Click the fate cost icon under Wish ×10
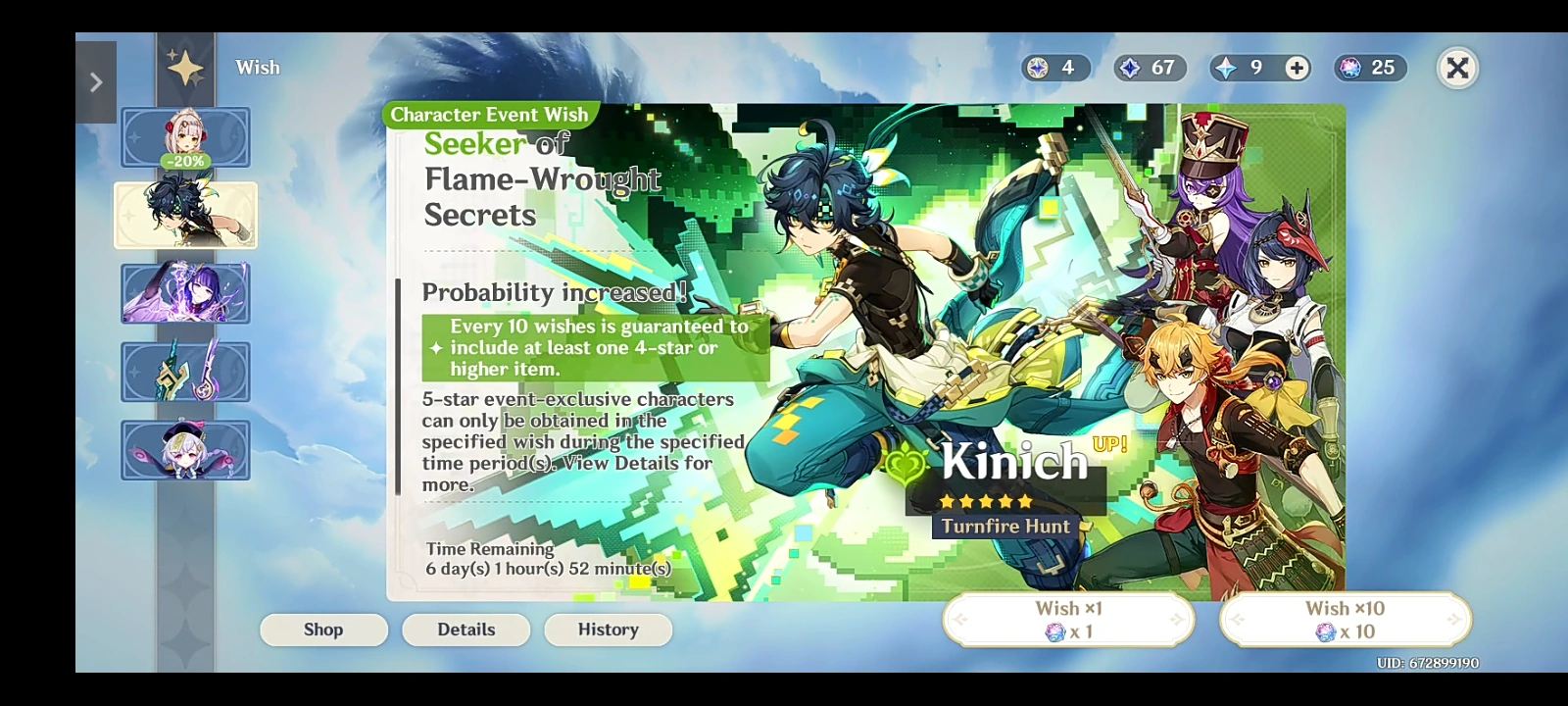 (1325, 633)
